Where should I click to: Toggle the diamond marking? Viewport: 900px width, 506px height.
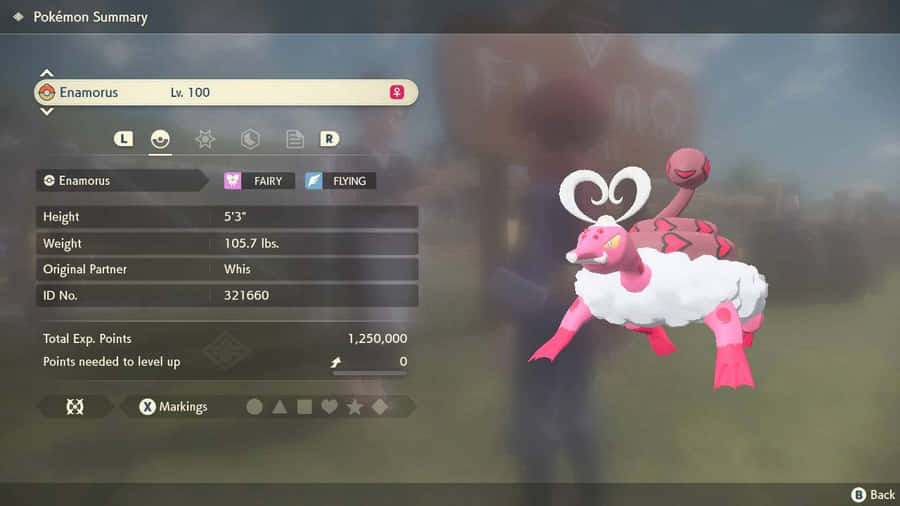(380, 407)
